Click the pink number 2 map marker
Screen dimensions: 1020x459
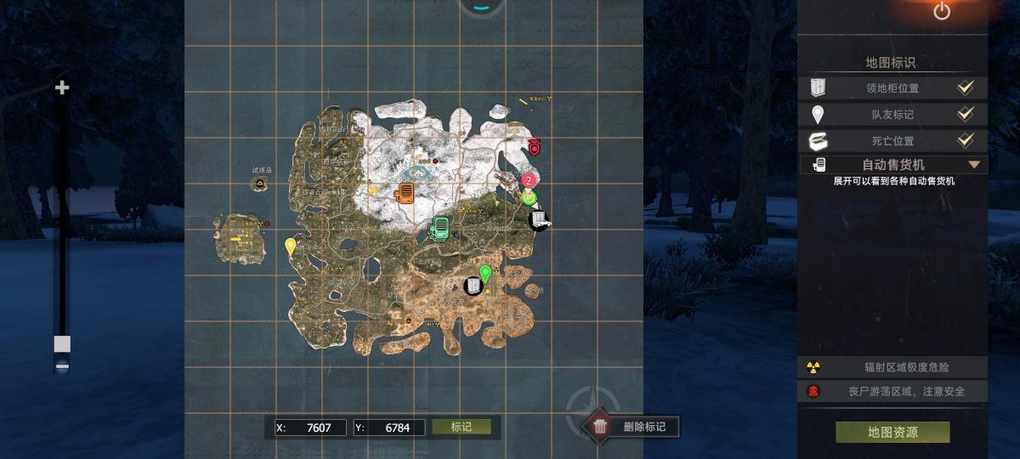point(528,180)
